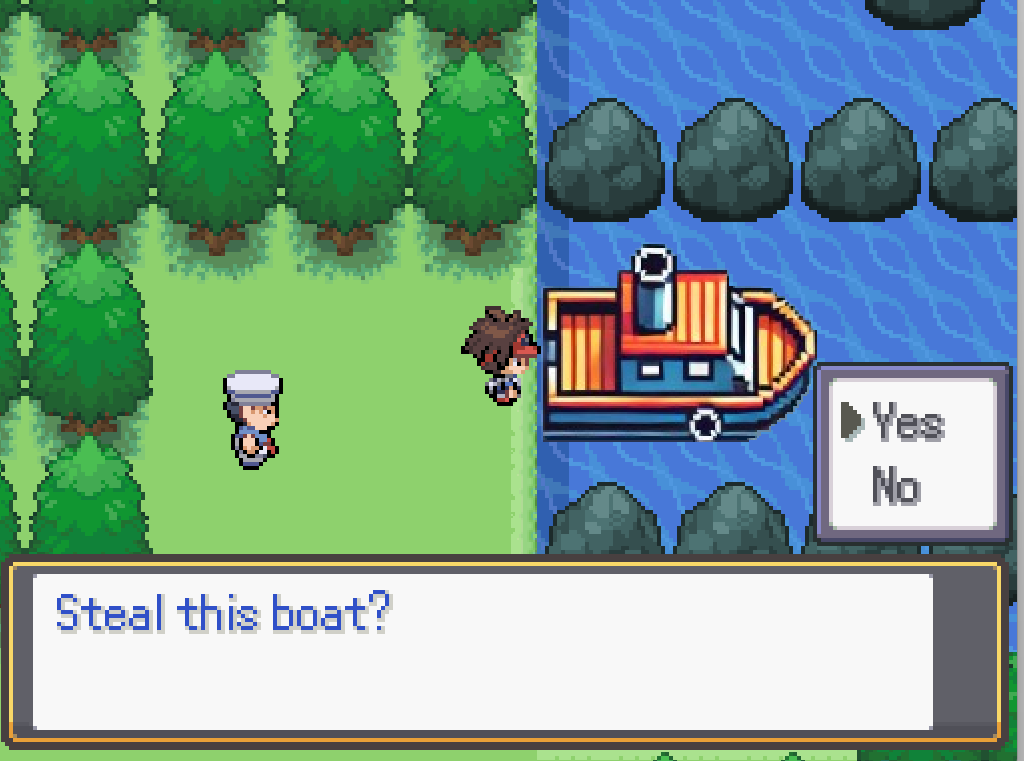
Task: Select No in the choice box
Action: (895, 487)
